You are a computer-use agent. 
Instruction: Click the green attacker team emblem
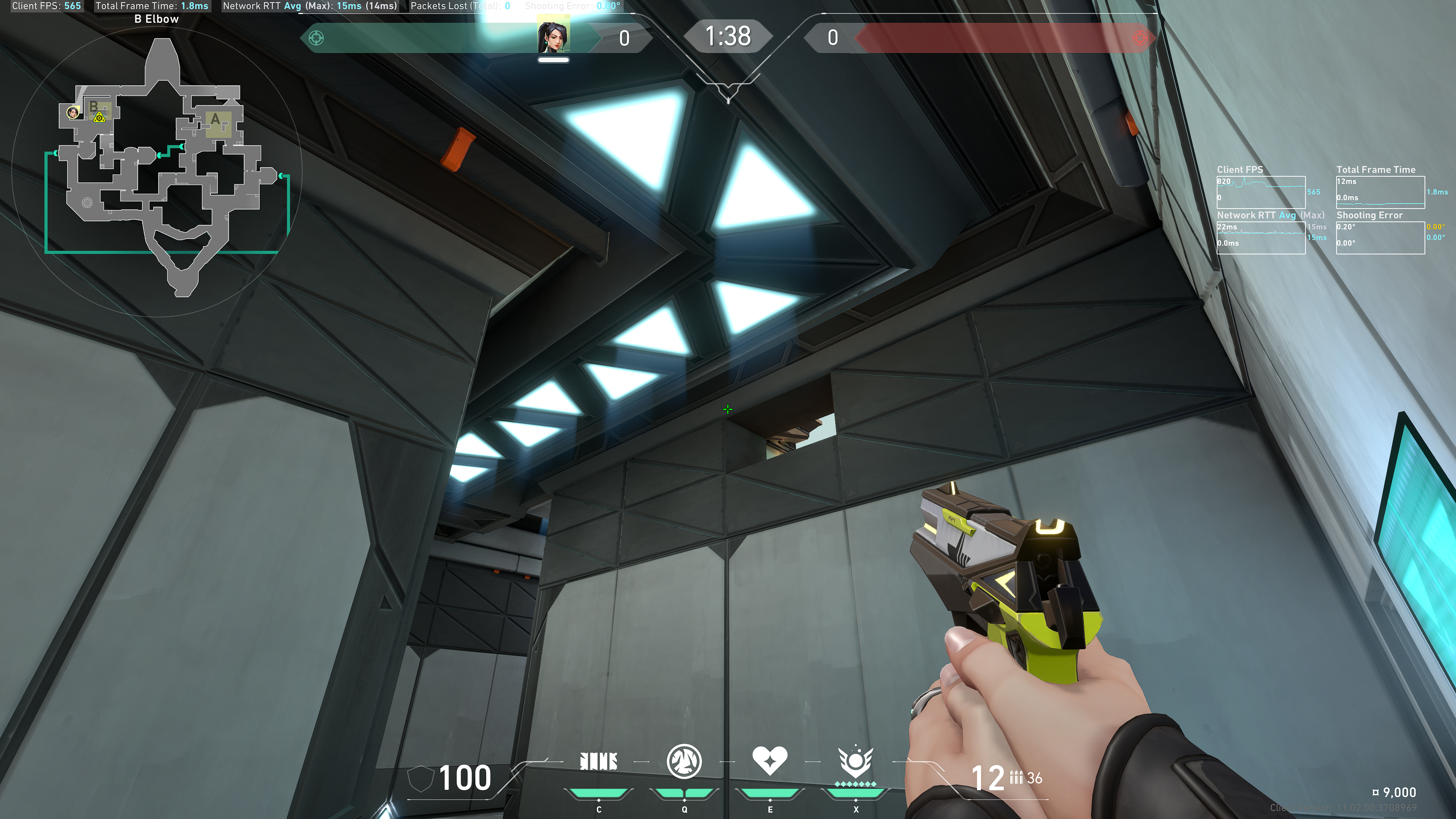tap(316, 38)
